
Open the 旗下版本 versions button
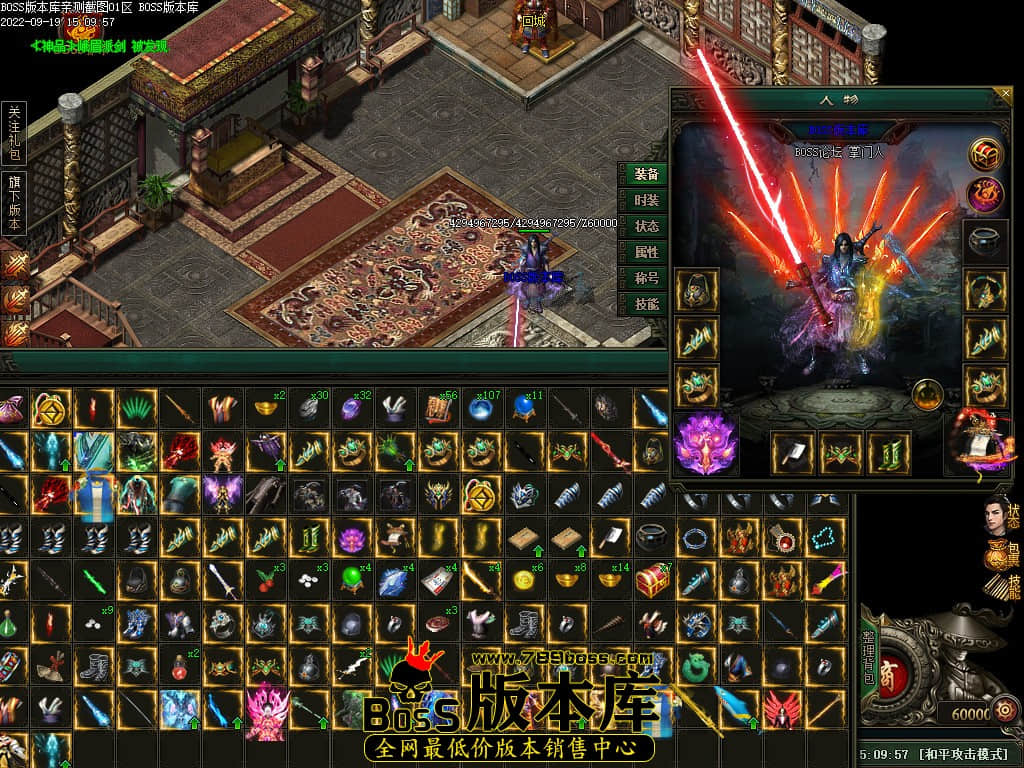point(15,203)
